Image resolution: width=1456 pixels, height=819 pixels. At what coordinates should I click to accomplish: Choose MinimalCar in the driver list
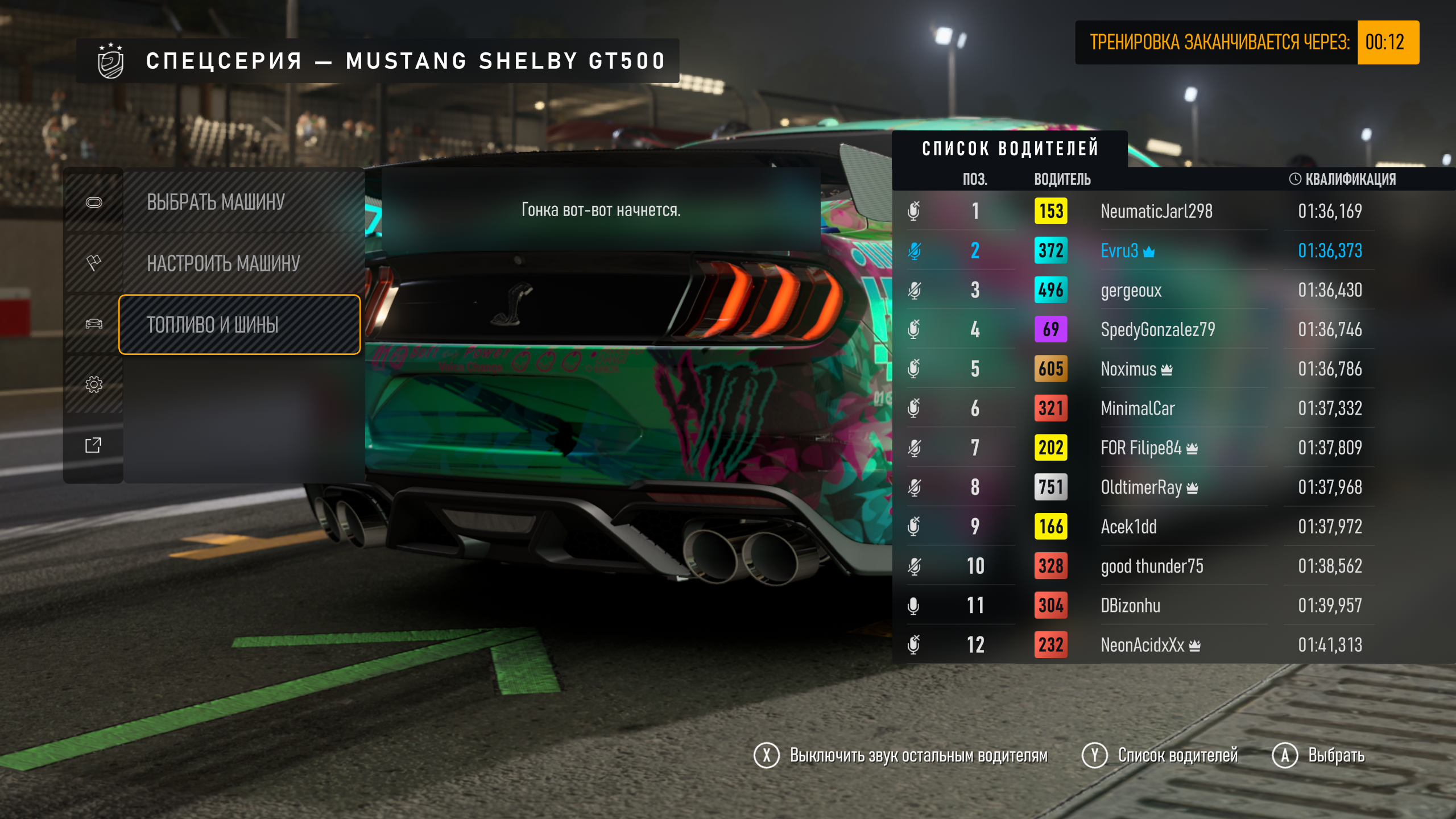coord(1137,408)
